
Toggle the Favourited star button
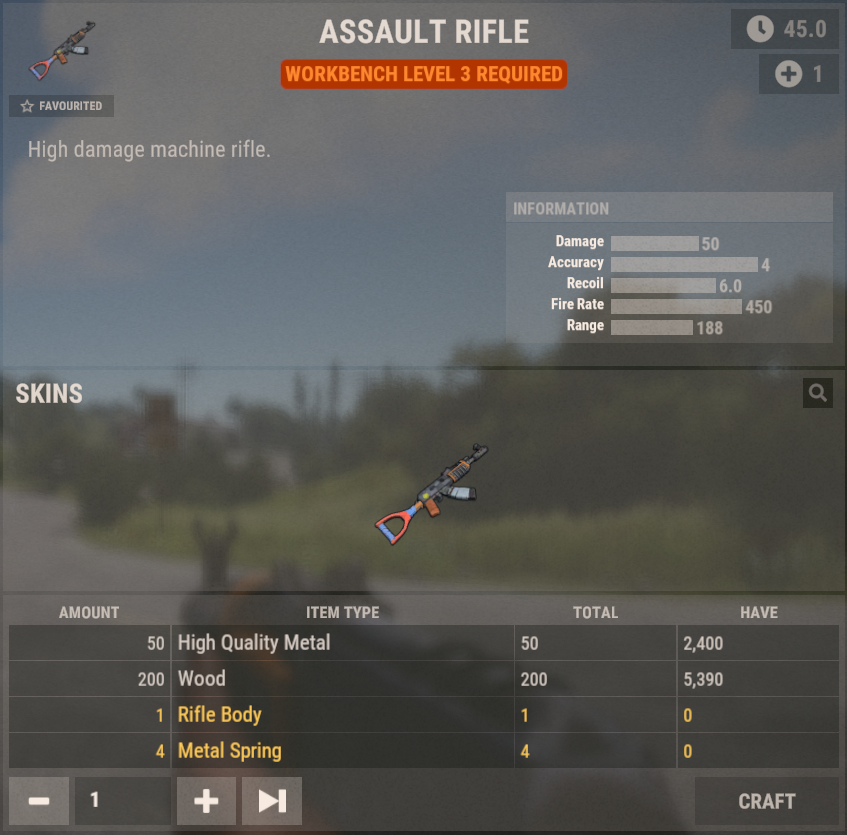click(62, 106)
